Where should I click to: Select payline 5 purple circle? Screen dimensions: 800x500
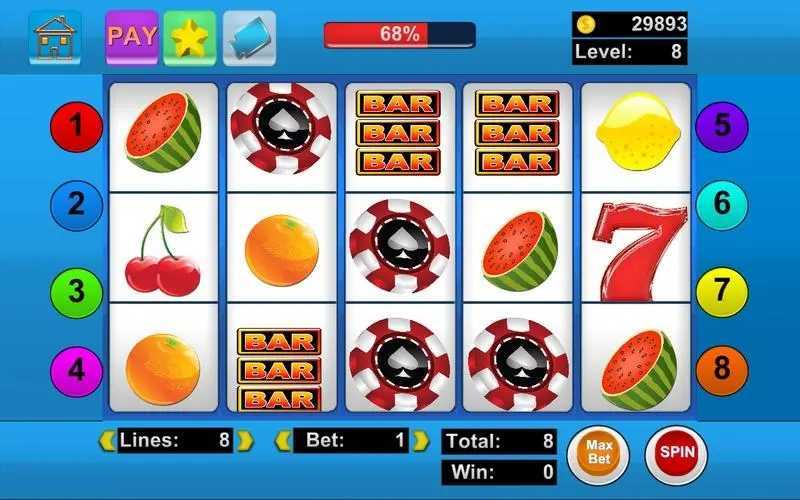722,126
